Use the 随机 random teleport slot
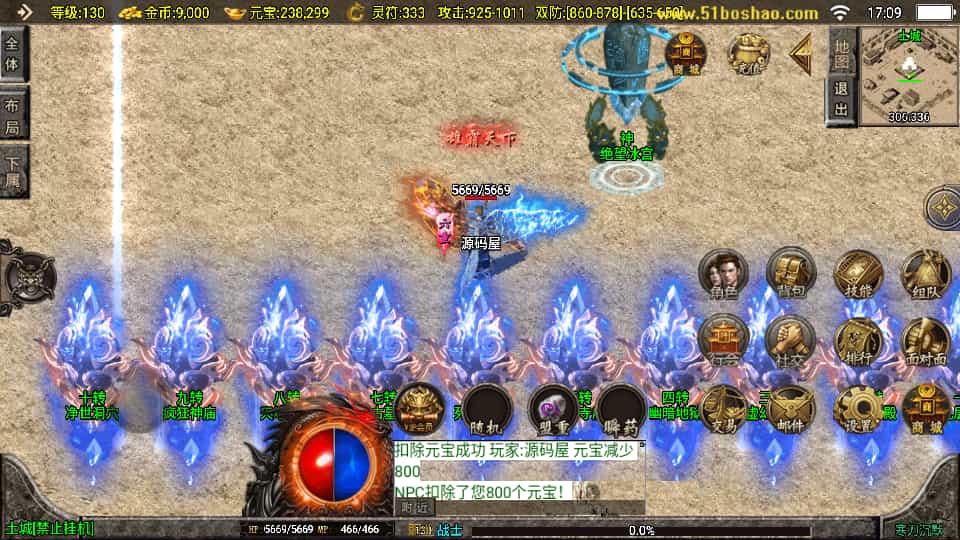Screen dimensions: 960x540 487,410
